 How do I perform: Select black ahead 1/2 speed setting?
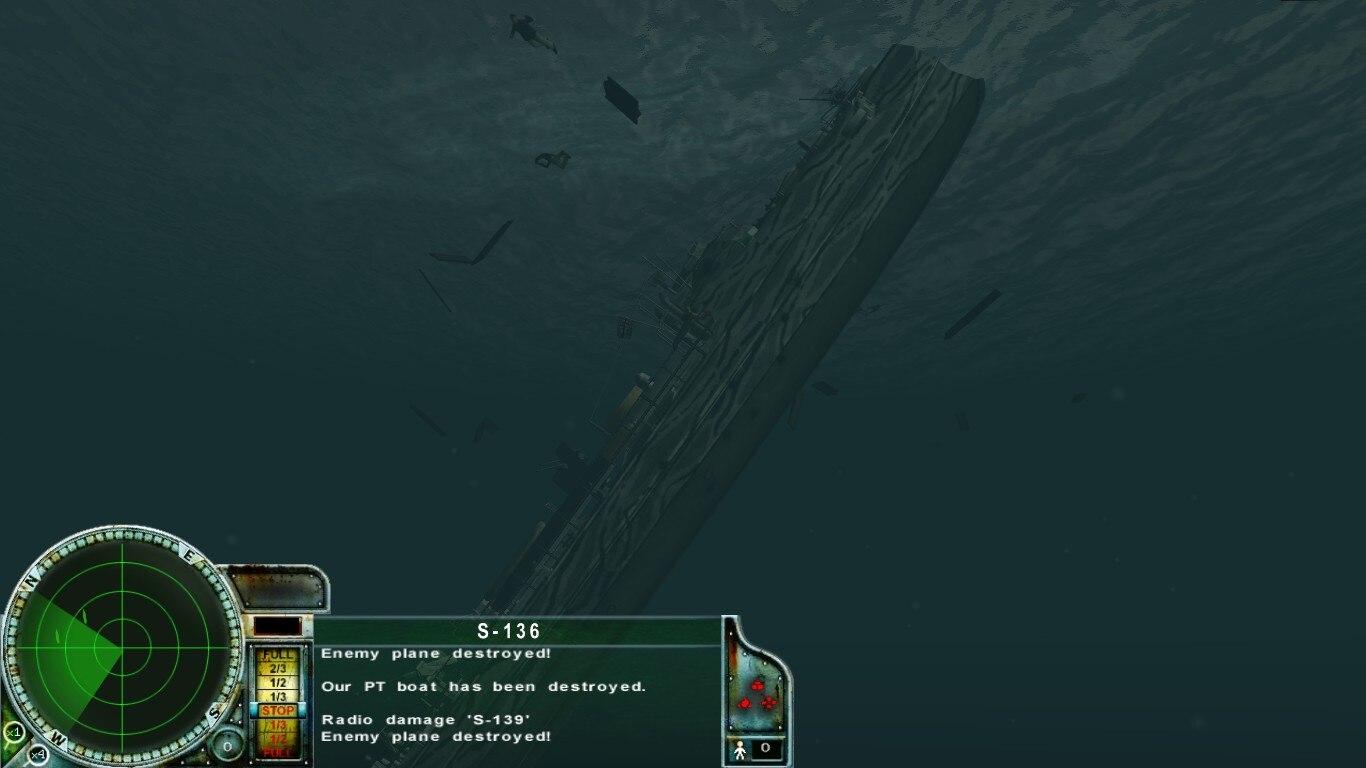[278, 682]
